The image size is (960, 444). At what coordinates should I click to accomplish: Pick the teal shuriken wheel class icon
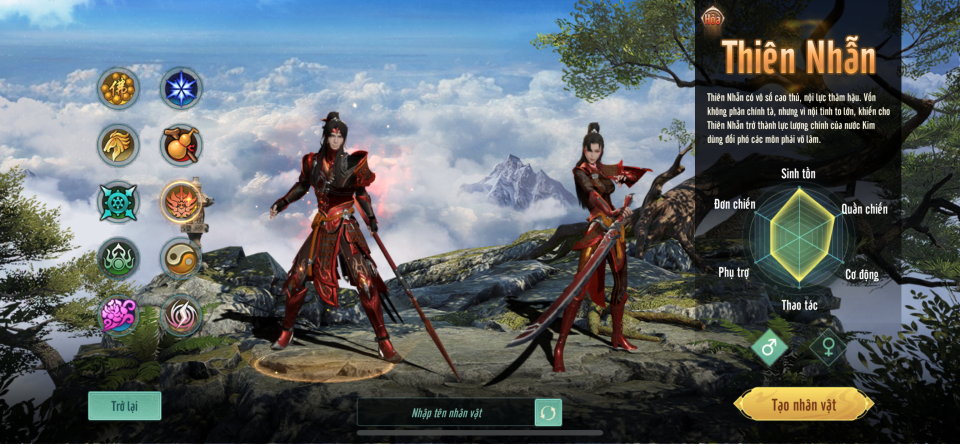[118, 202]
